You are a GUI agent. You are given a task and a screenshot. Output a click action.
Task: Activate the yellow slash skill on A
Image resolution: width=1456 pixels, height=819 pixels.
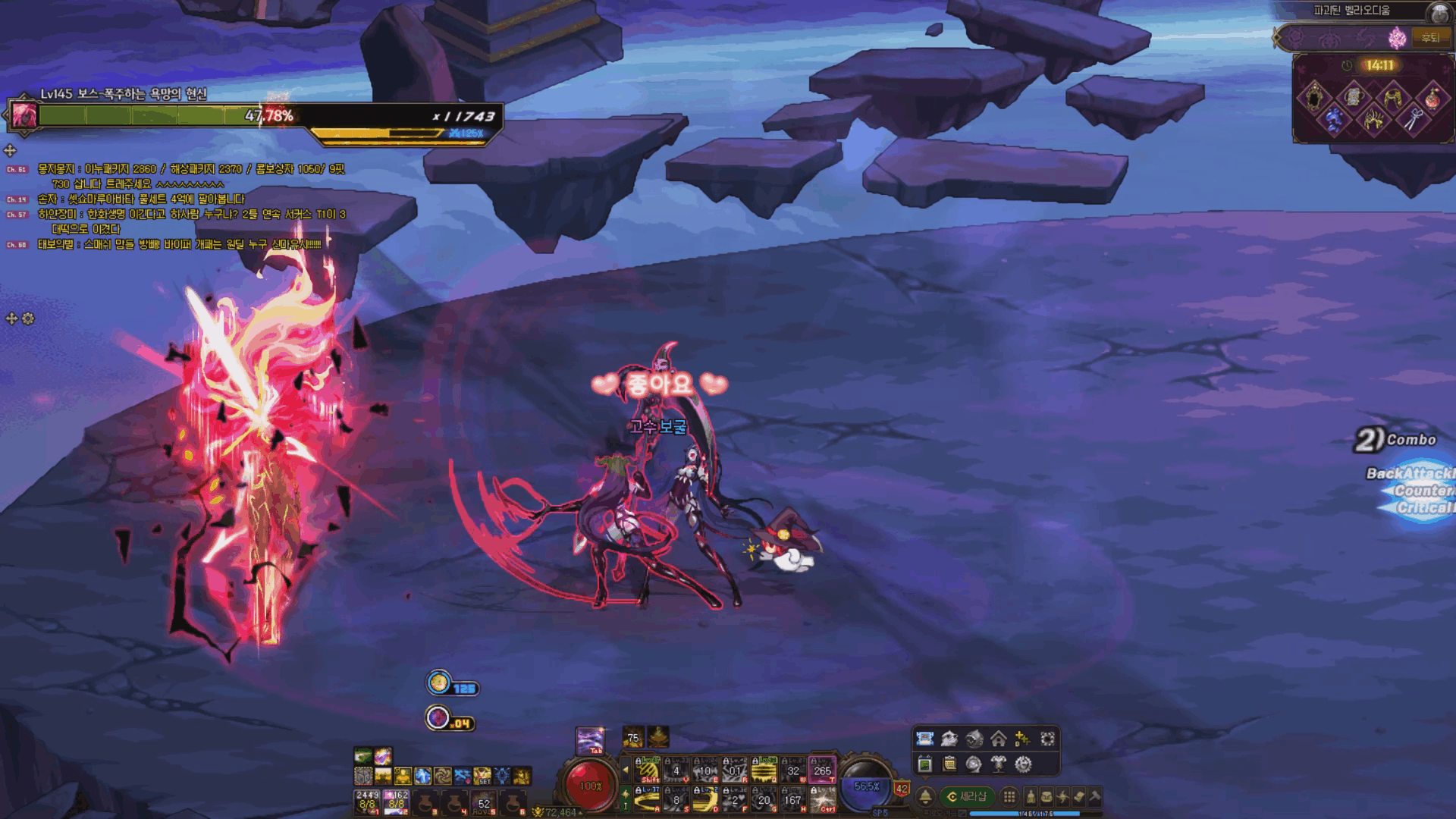click(x=647, y=800)
